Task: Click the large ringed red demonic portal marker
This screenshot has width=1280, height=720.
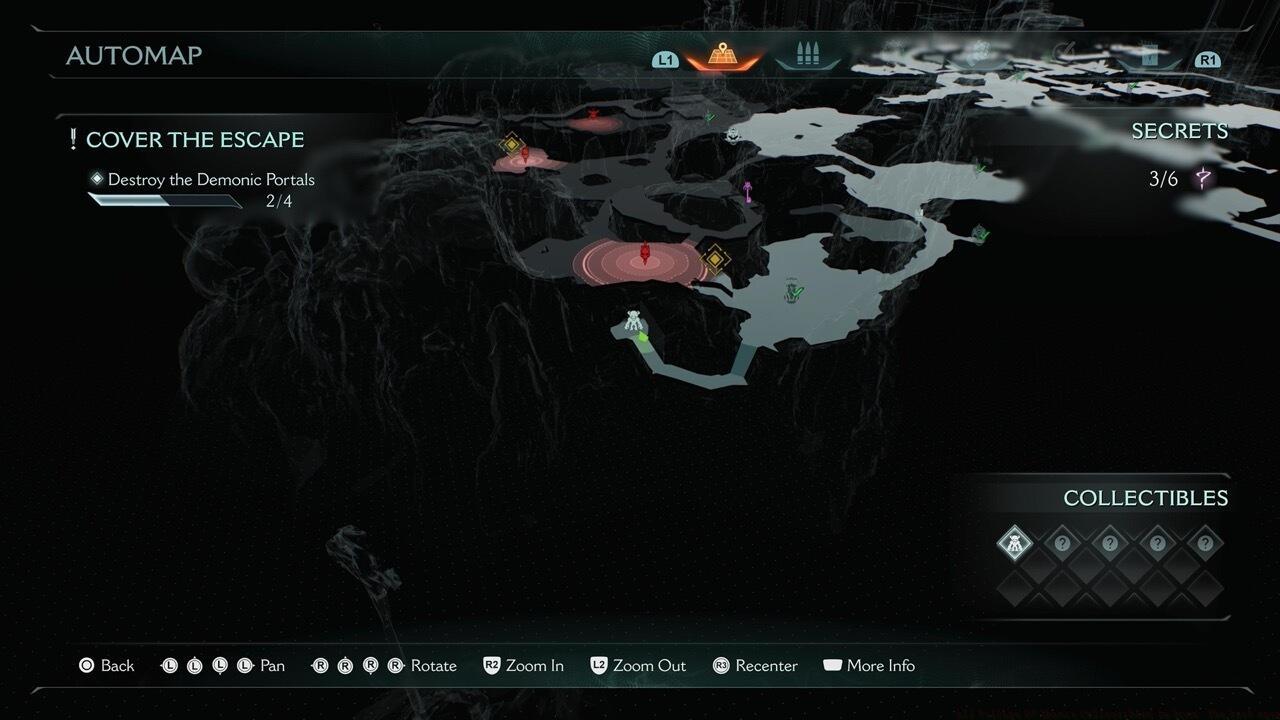Action: pyautogui.click(x=644, y=259)
